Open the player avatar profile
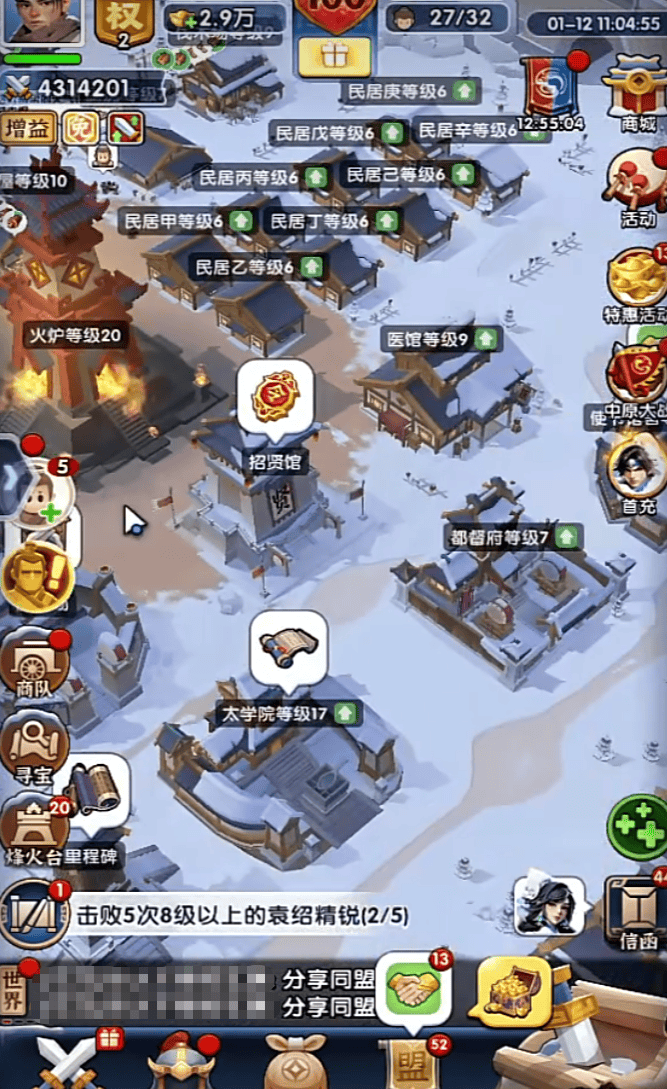This screenshot has width=667, height=1089. point(42,22)
